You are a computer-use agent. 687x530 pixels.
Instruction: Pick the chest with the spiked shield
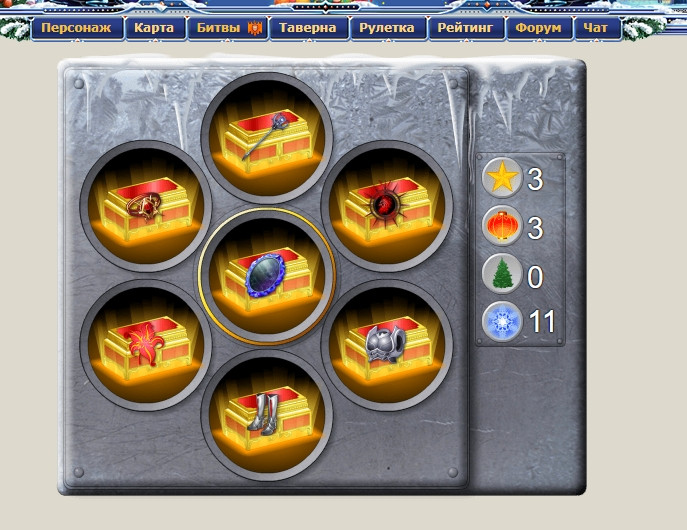click(x=388, y=206)
